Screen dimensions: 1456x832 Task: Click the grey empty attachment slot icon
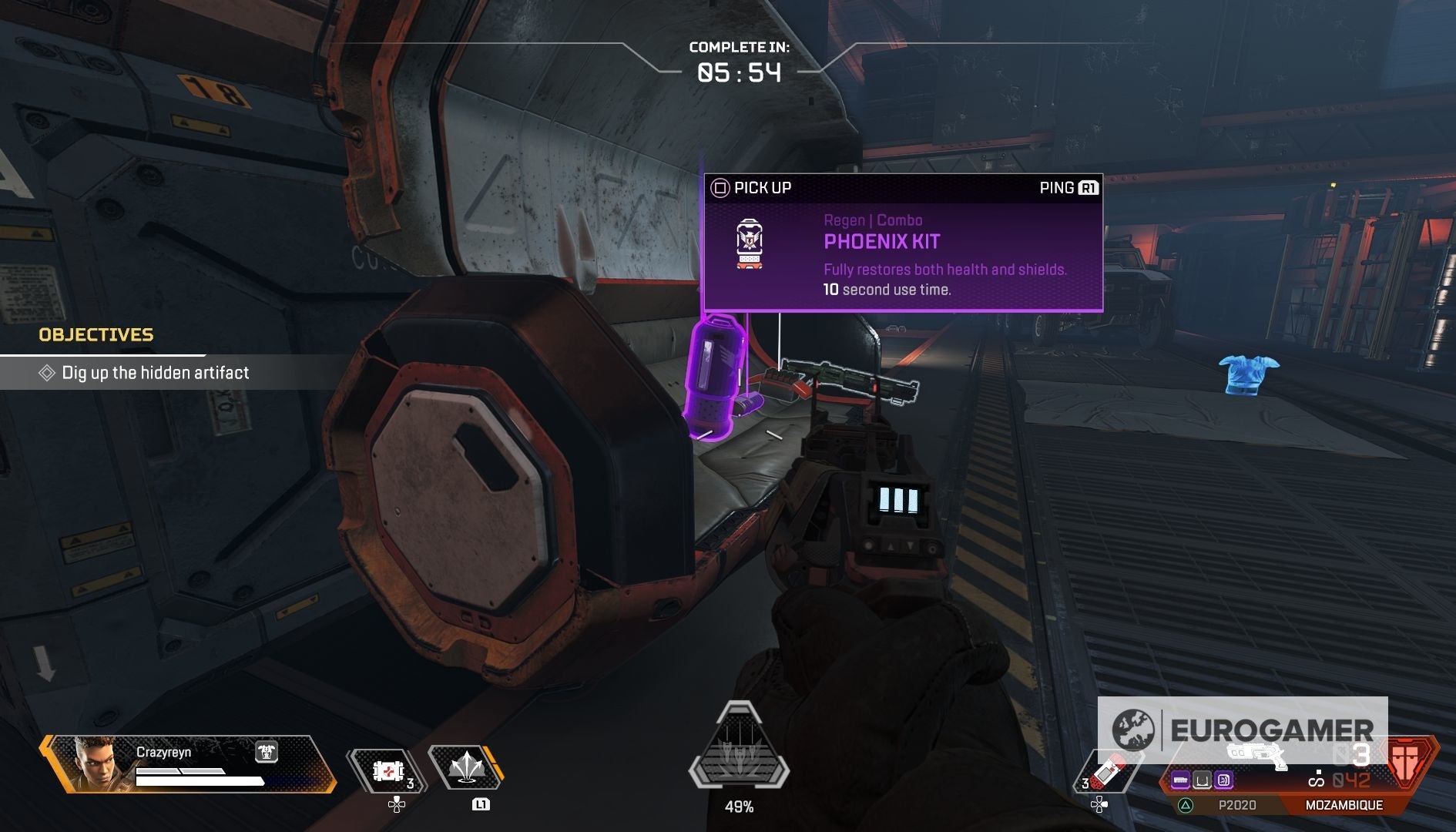(1202, 781)
